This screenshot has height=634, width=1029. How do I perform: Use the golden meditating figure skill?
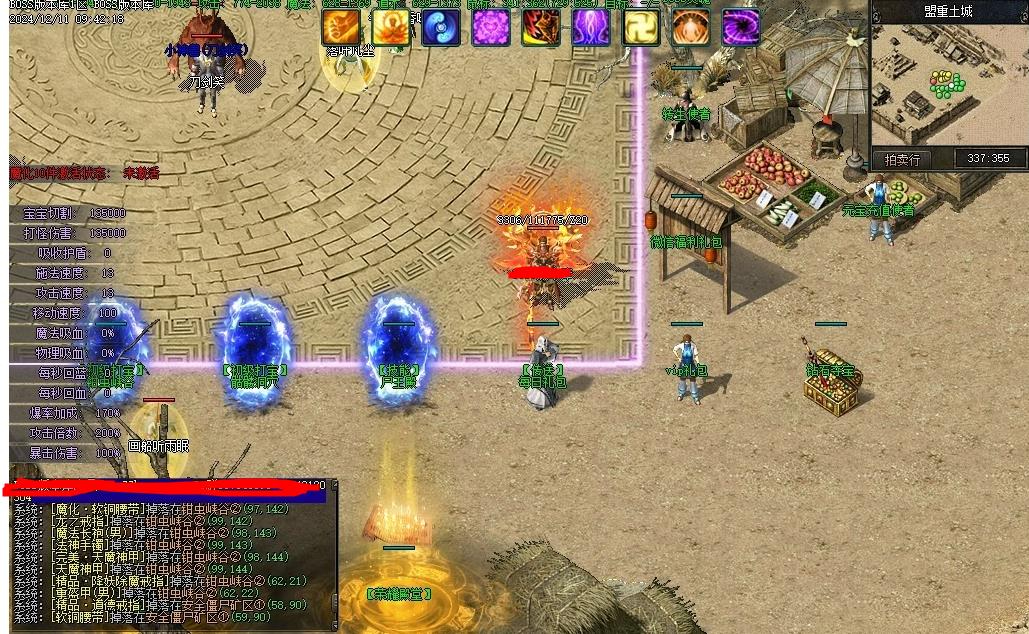tap(391, 28)
